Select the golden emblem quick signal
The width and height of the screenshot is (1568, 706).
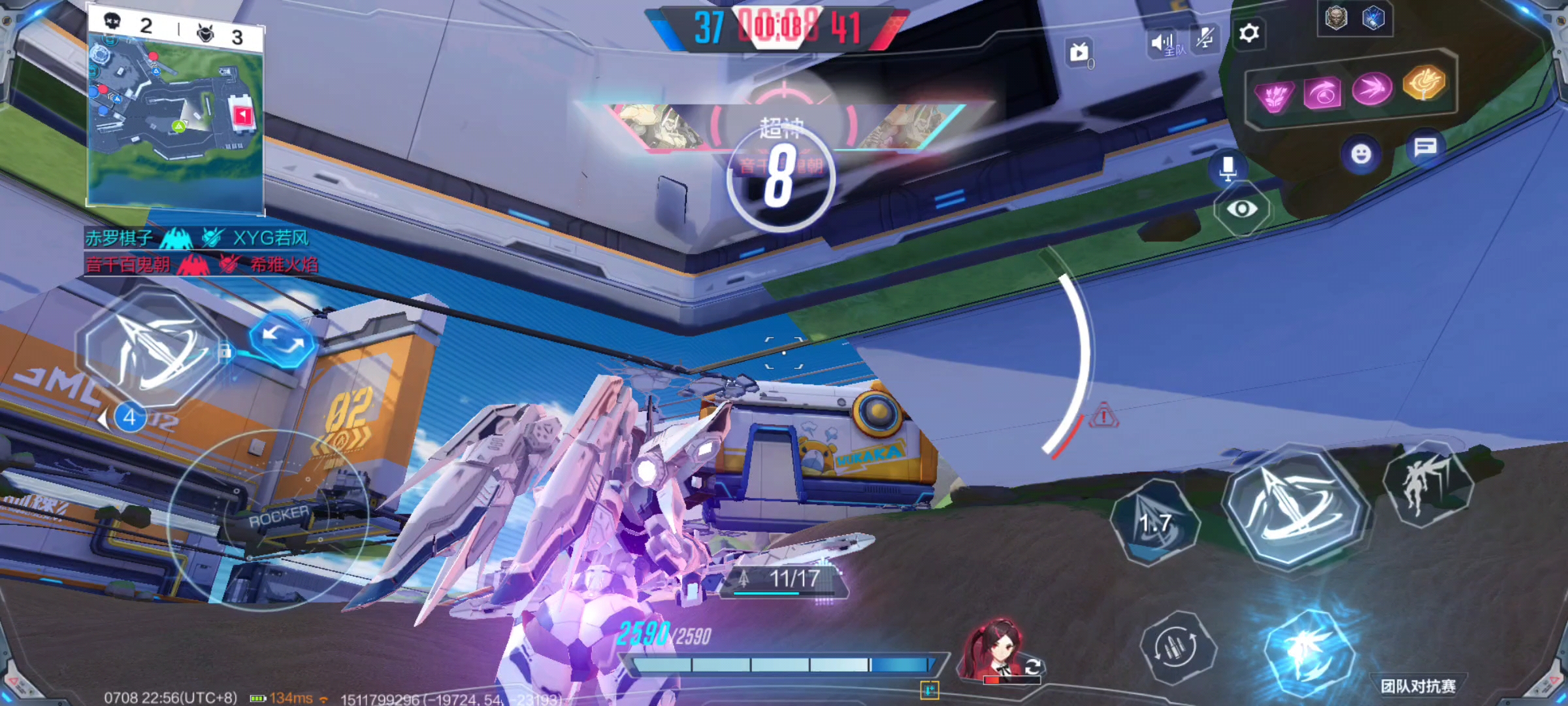(1425, 84)
